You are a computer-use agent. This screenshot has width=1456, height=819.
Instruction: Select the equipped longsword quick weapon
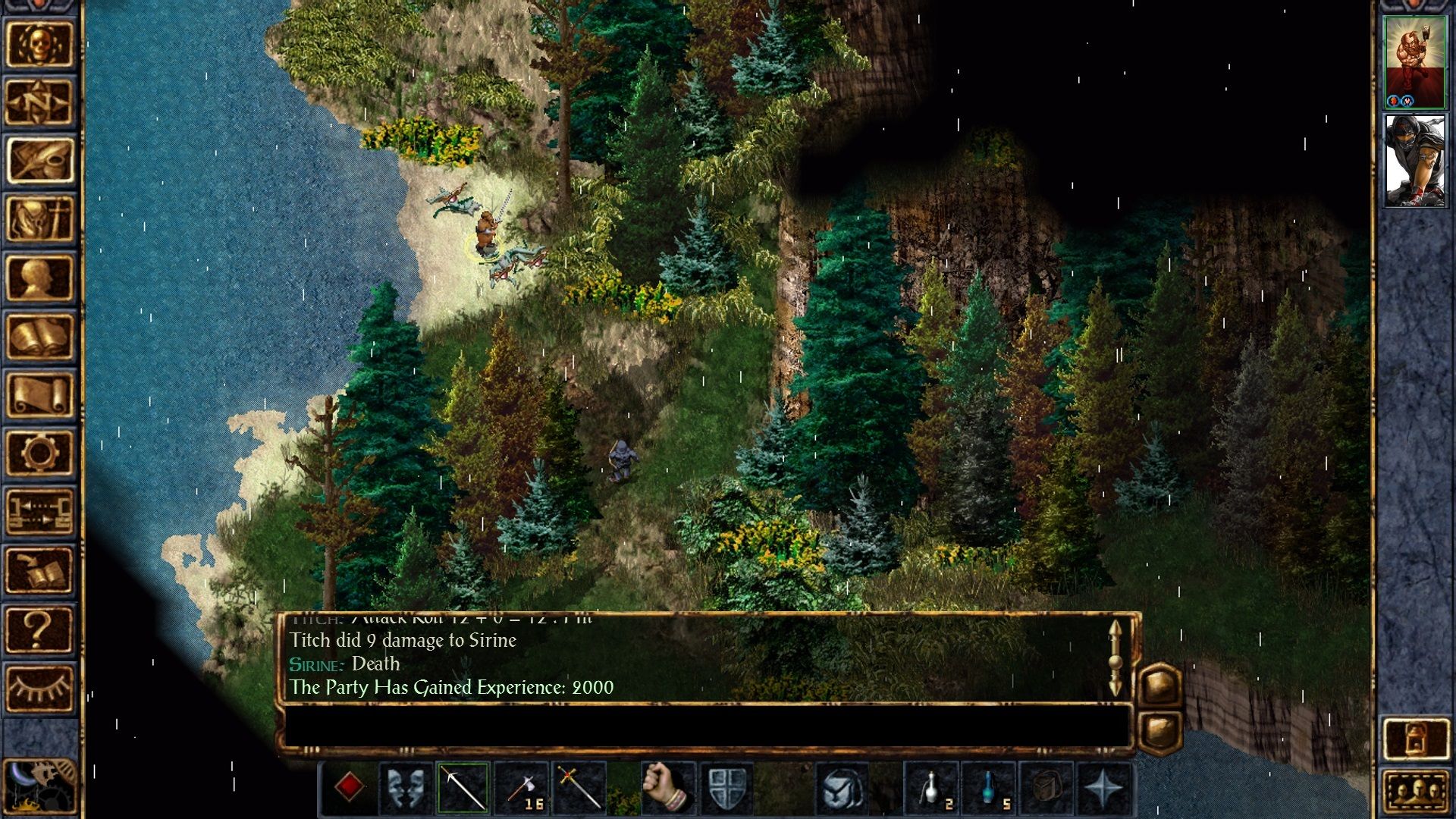(x=463, y=788)
